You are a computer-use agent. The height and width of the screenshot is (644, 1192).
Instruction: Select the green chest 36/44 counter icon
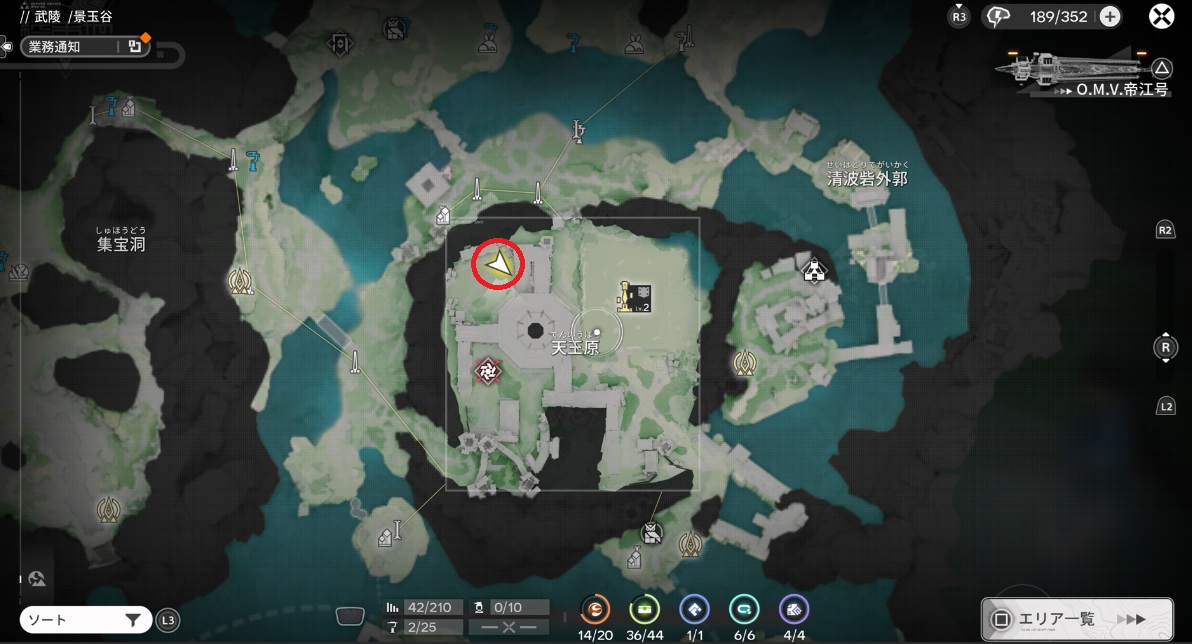point(644,609)
